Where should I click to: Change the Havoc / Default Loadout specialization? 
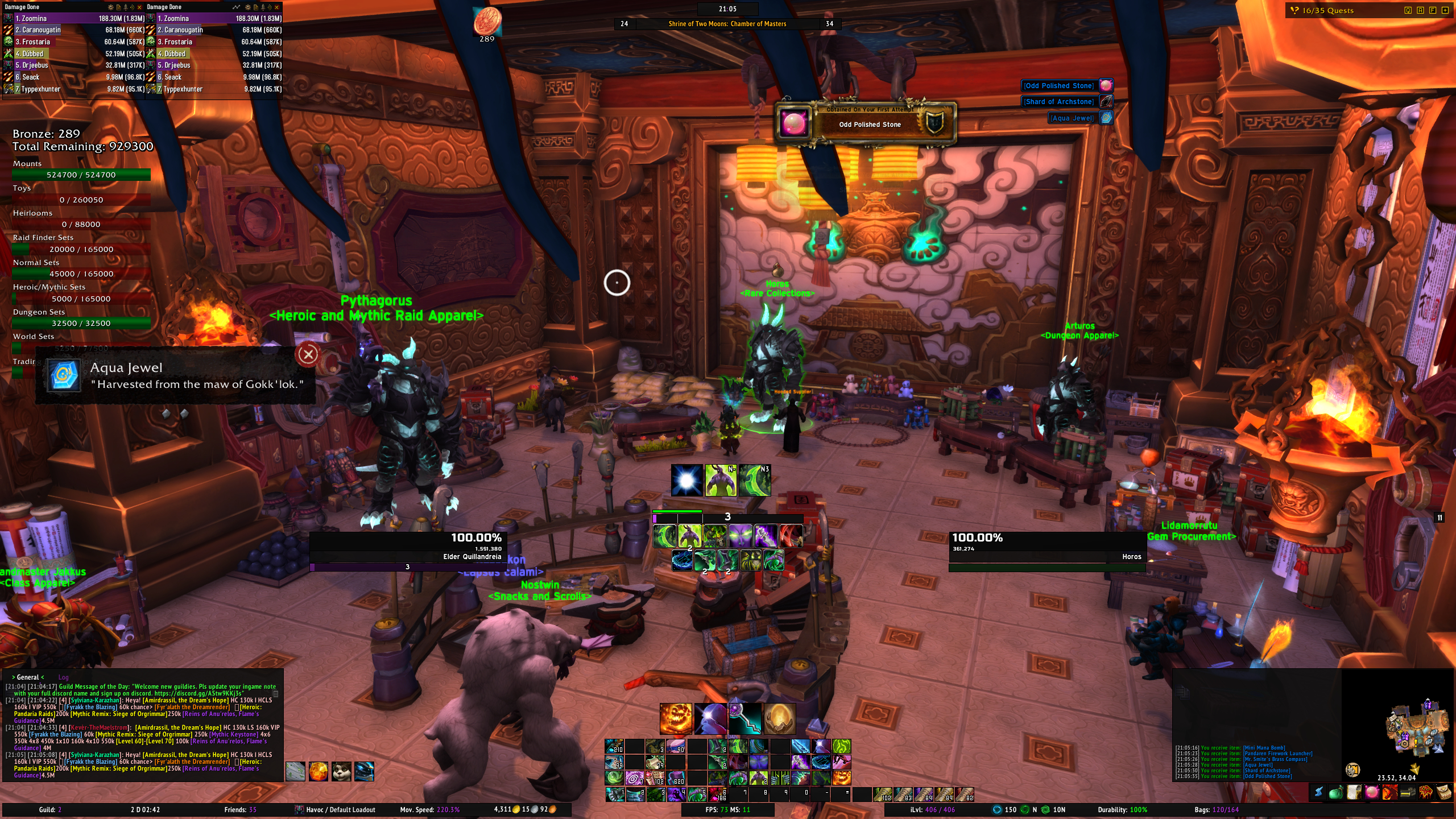pos(336,810)
